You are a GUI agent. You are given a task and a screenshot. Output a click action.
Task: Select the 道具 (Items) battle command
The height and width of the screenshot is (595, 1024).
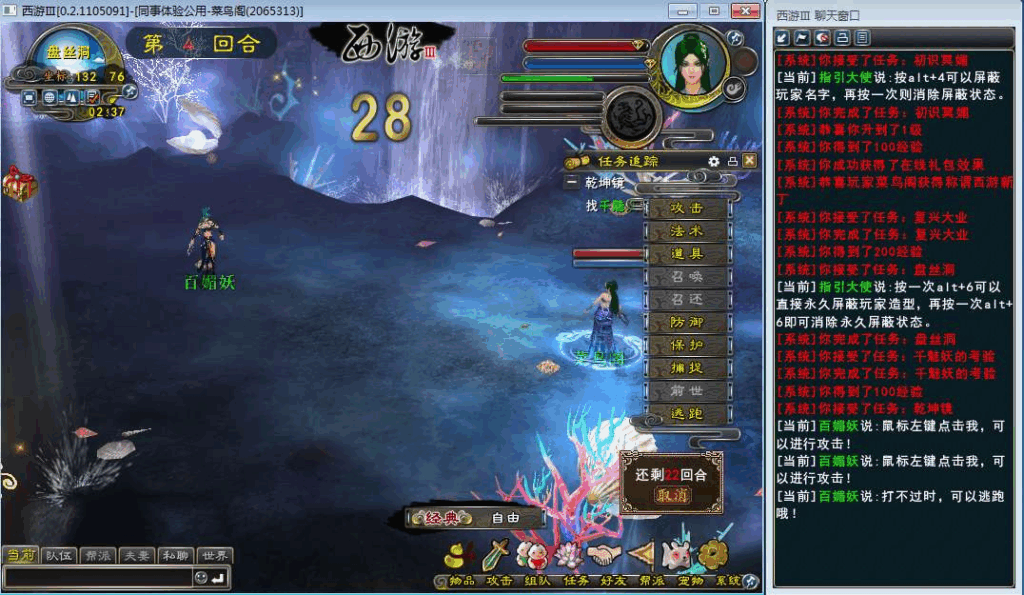coord(686,255)
